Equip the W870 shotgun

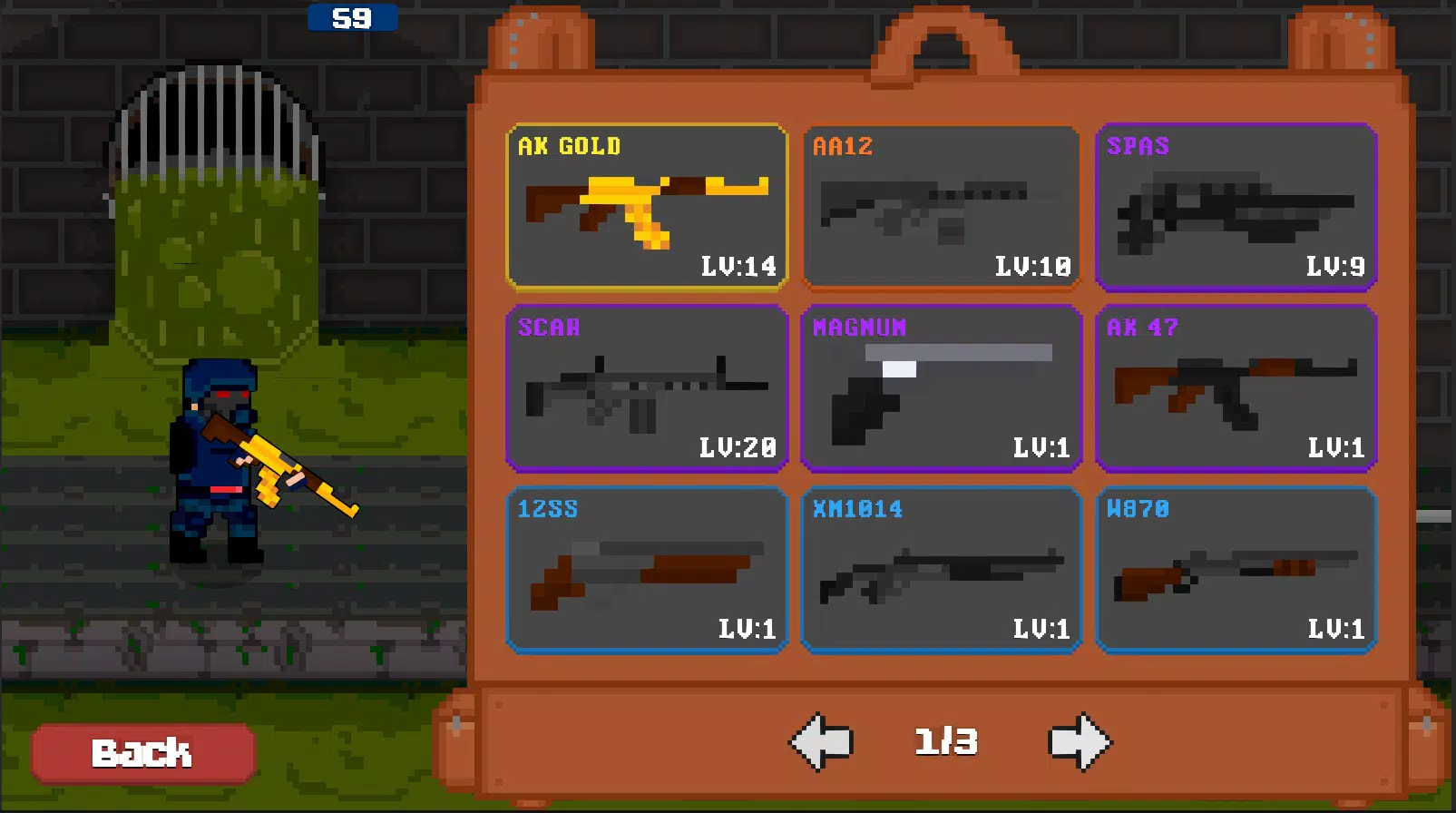pyautogui.click(x=1235, y=570)
